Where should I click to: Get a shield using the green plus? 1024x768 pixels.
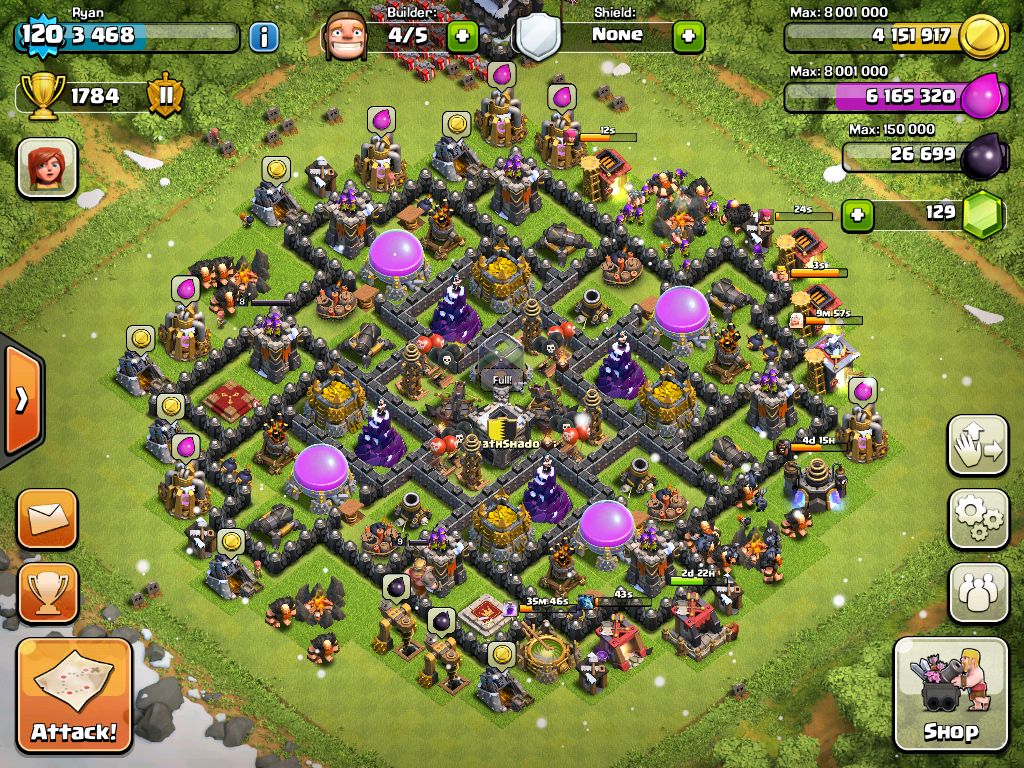tap(688, 37)
